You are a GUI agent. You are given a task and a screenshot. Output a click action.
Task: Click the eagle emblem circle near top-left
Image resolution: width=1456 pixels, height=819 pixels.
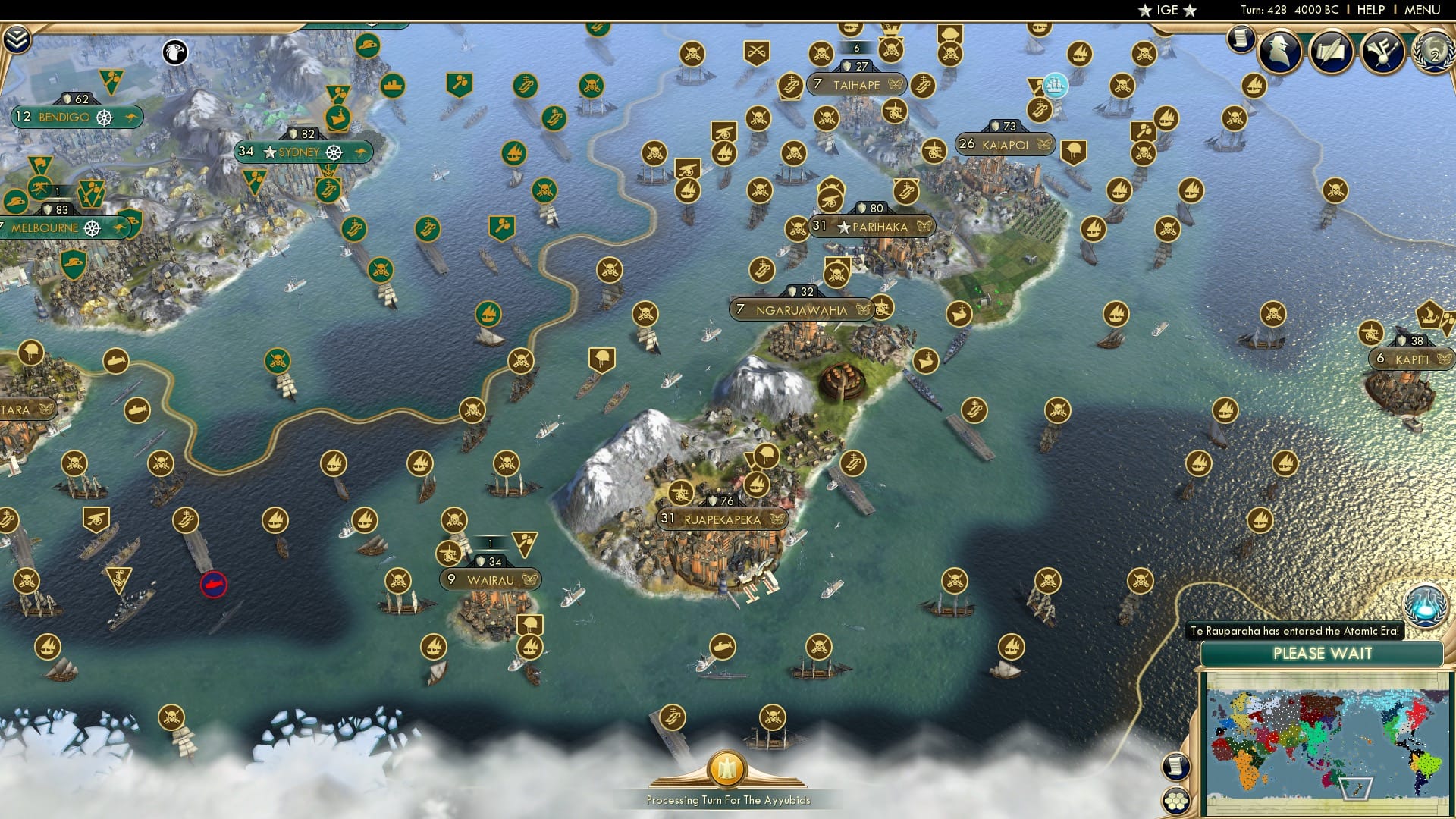coord(175,52)
